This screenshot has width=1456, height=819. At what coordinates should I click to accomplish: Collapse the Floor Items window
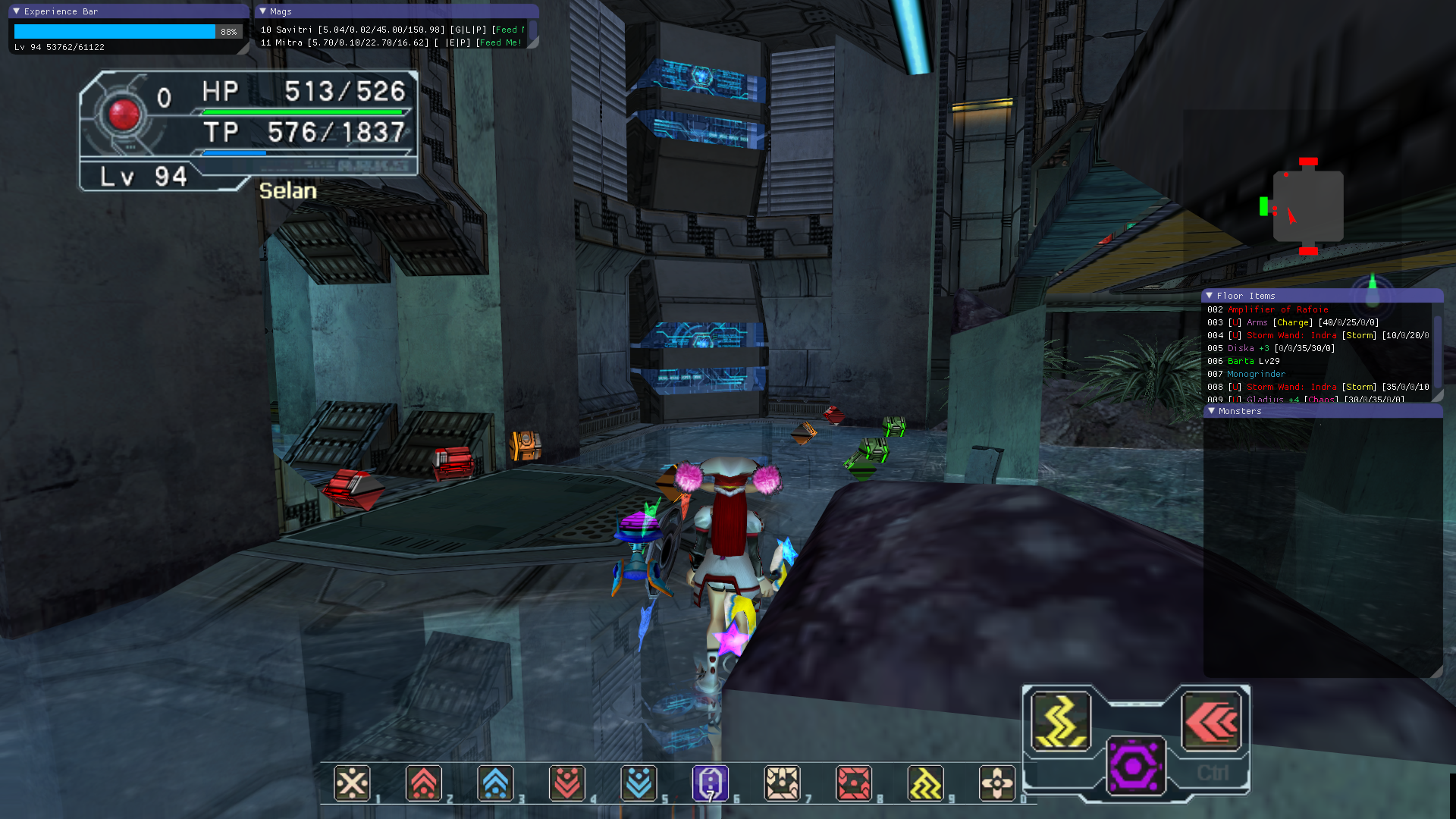[1210, 296]
